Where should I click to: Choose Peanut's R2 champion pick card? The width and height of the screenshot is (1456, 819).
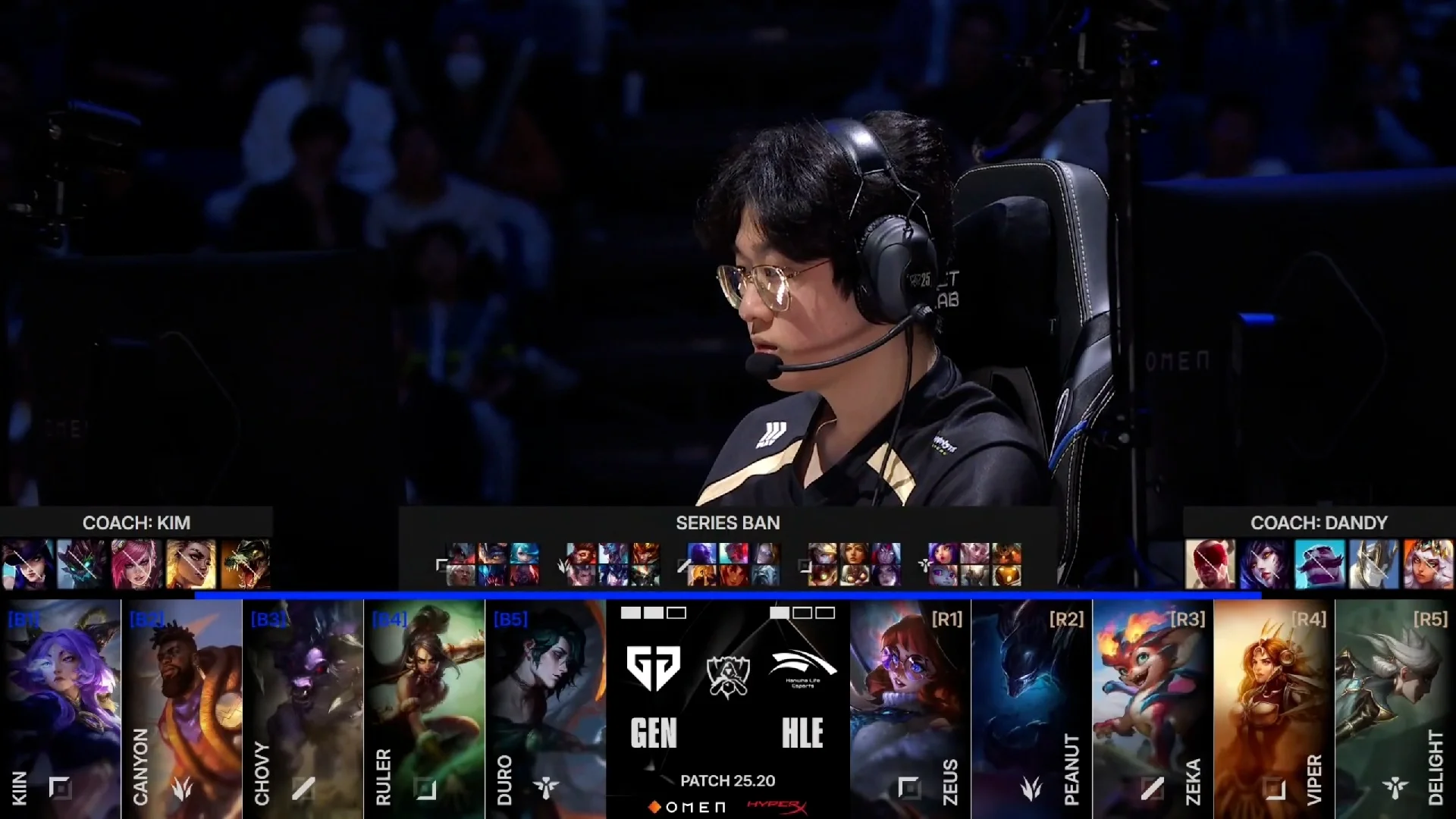(1031, 709)
